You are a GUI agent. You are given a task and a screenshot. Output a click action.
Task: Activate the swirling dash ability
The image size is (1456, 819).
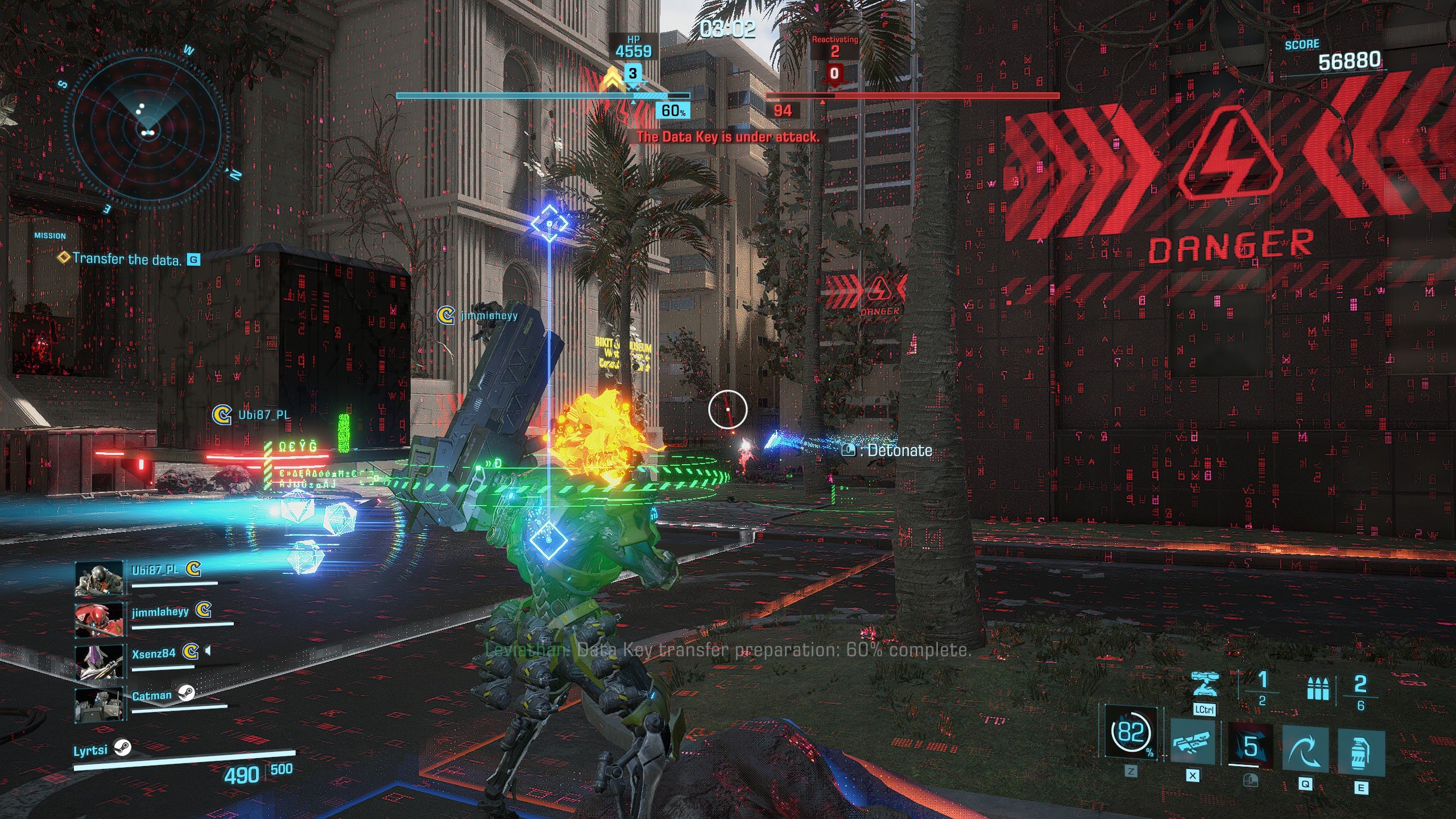tap(1305, 750)
